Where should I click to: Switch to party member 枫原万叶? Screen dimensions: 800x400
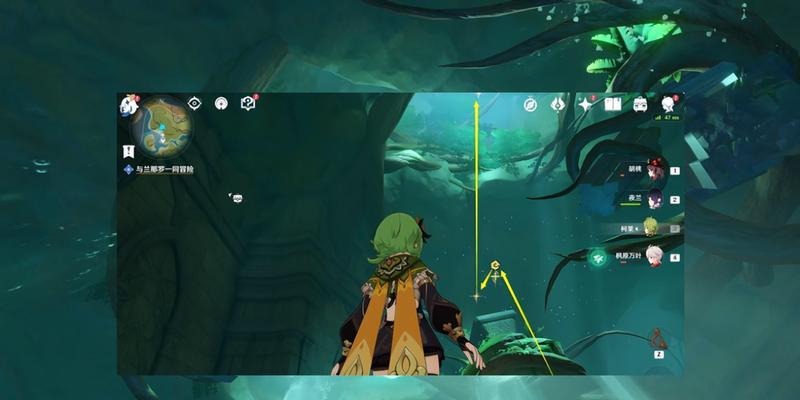(x=654, y=257)
